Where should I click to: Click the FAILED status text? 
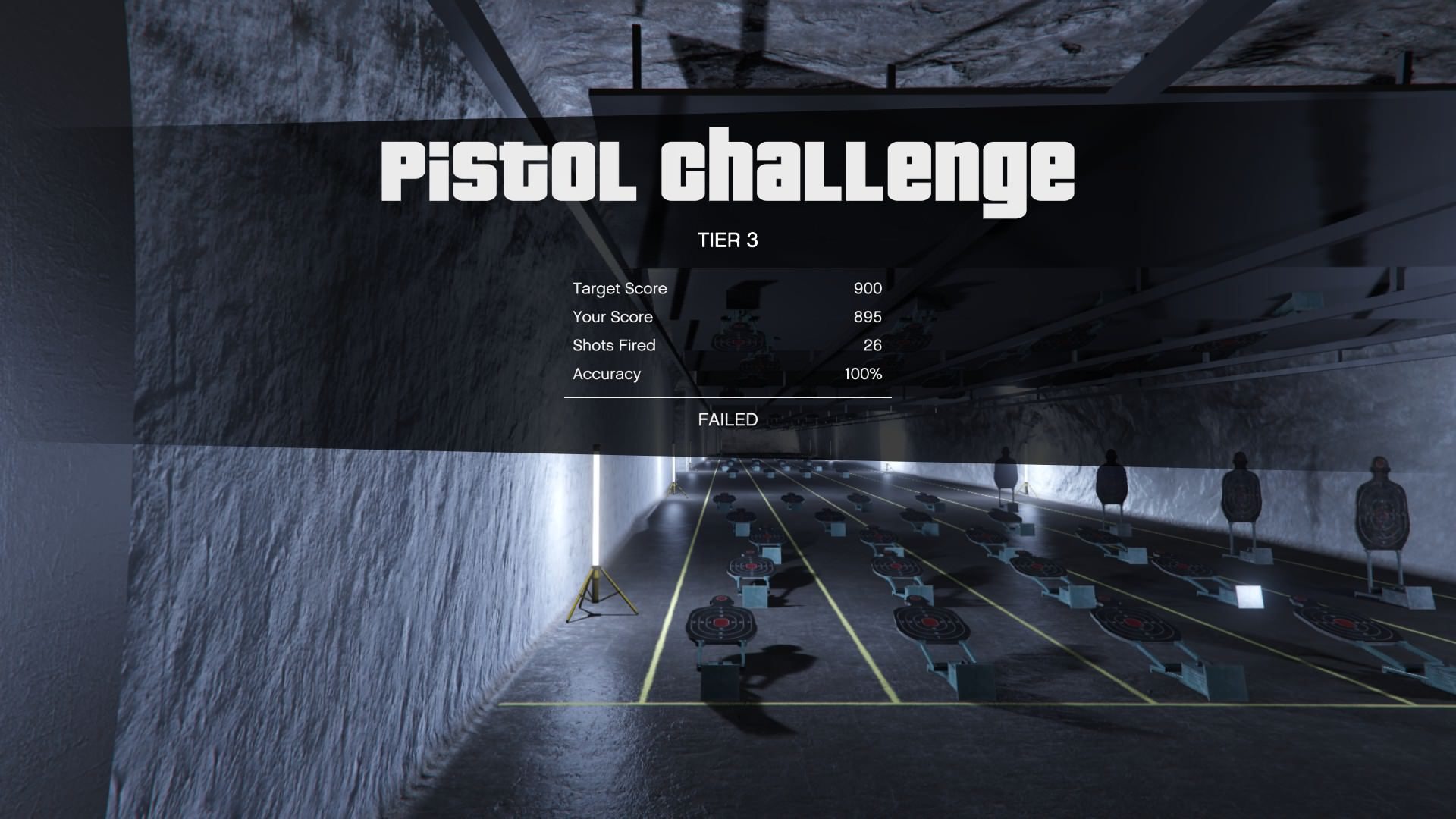pos(726,419)
